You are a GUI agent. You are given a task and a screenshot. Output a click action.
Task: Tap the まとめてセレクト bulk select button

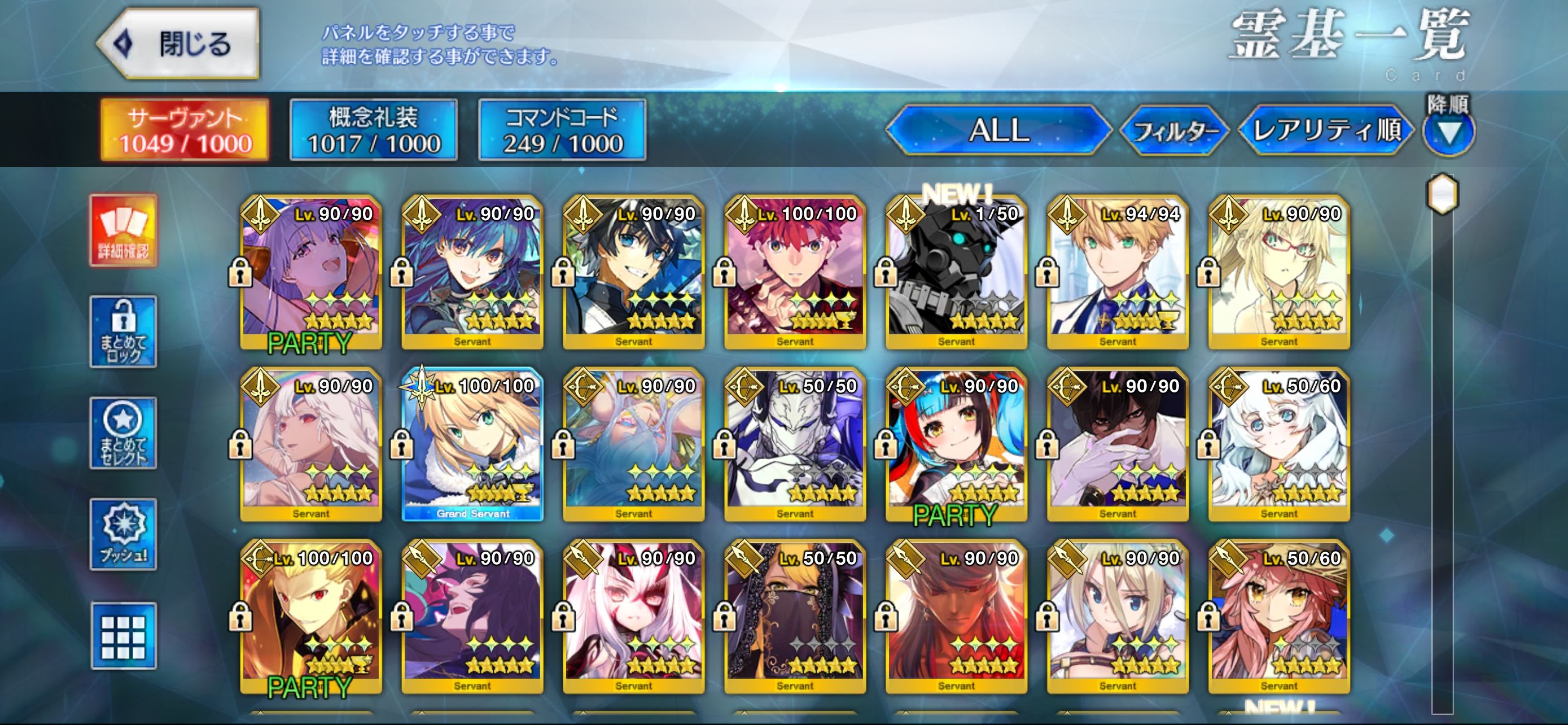click(124, 433)
